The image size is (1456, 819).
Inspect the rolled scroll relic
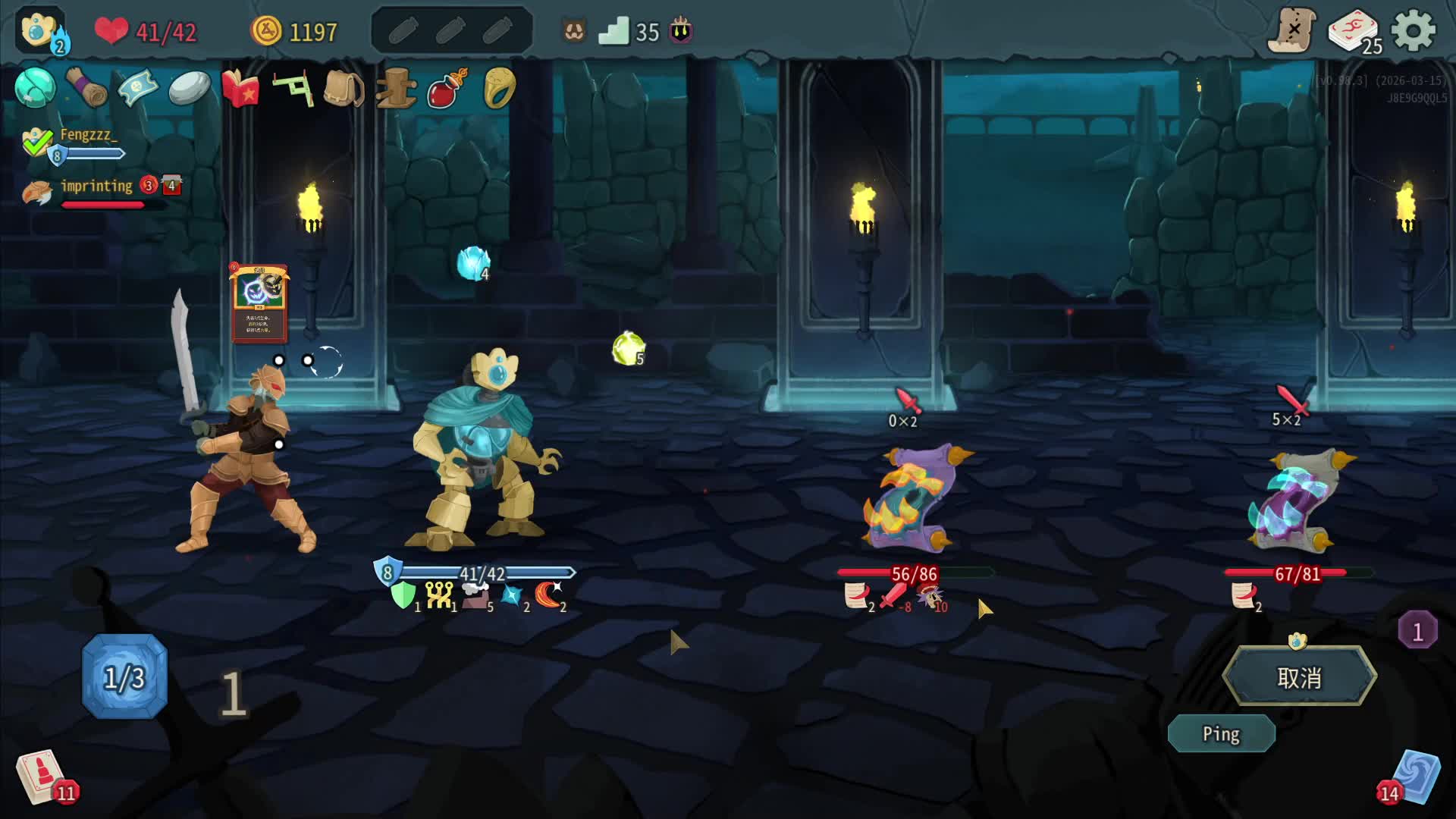[86, 88]
